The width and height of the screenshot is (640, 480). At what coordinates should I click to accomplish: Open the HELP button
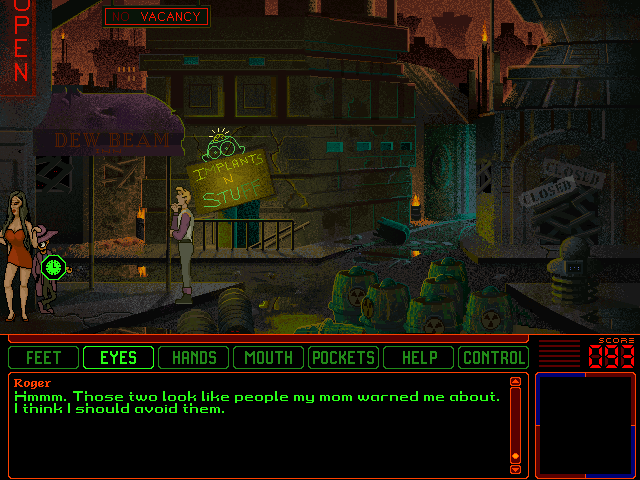(x=418, y=357)
